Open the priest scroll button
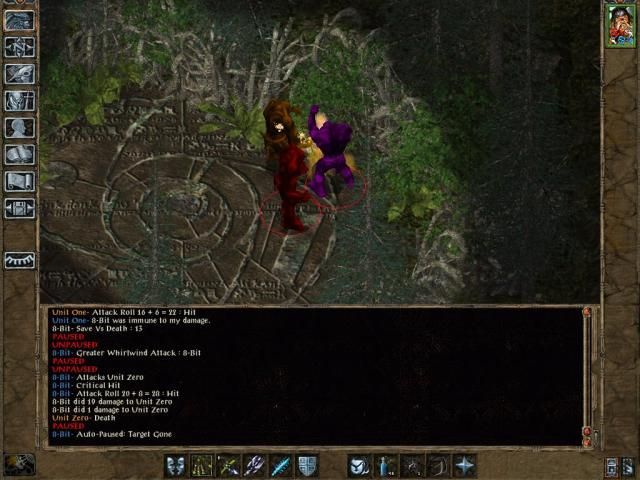 pos(20,181)
